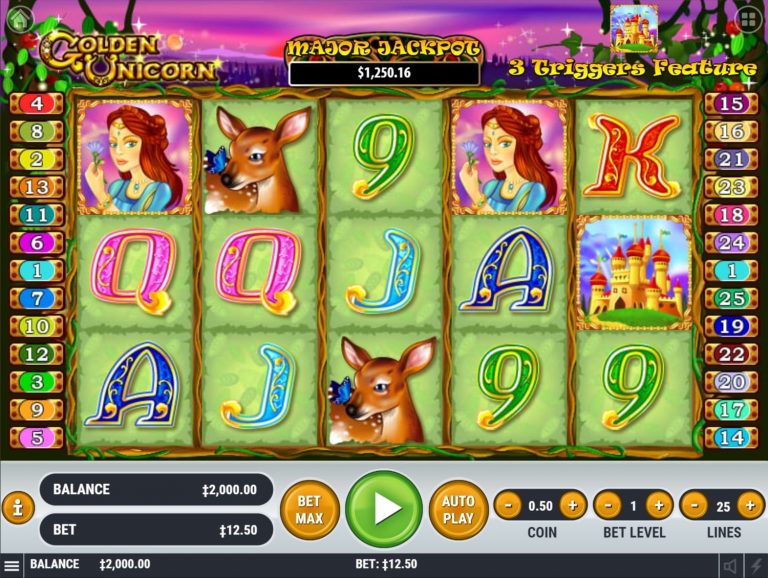This screenshot has width=768, height=578.
Task: Reduce the number of lines
Action: coord(693,505)
